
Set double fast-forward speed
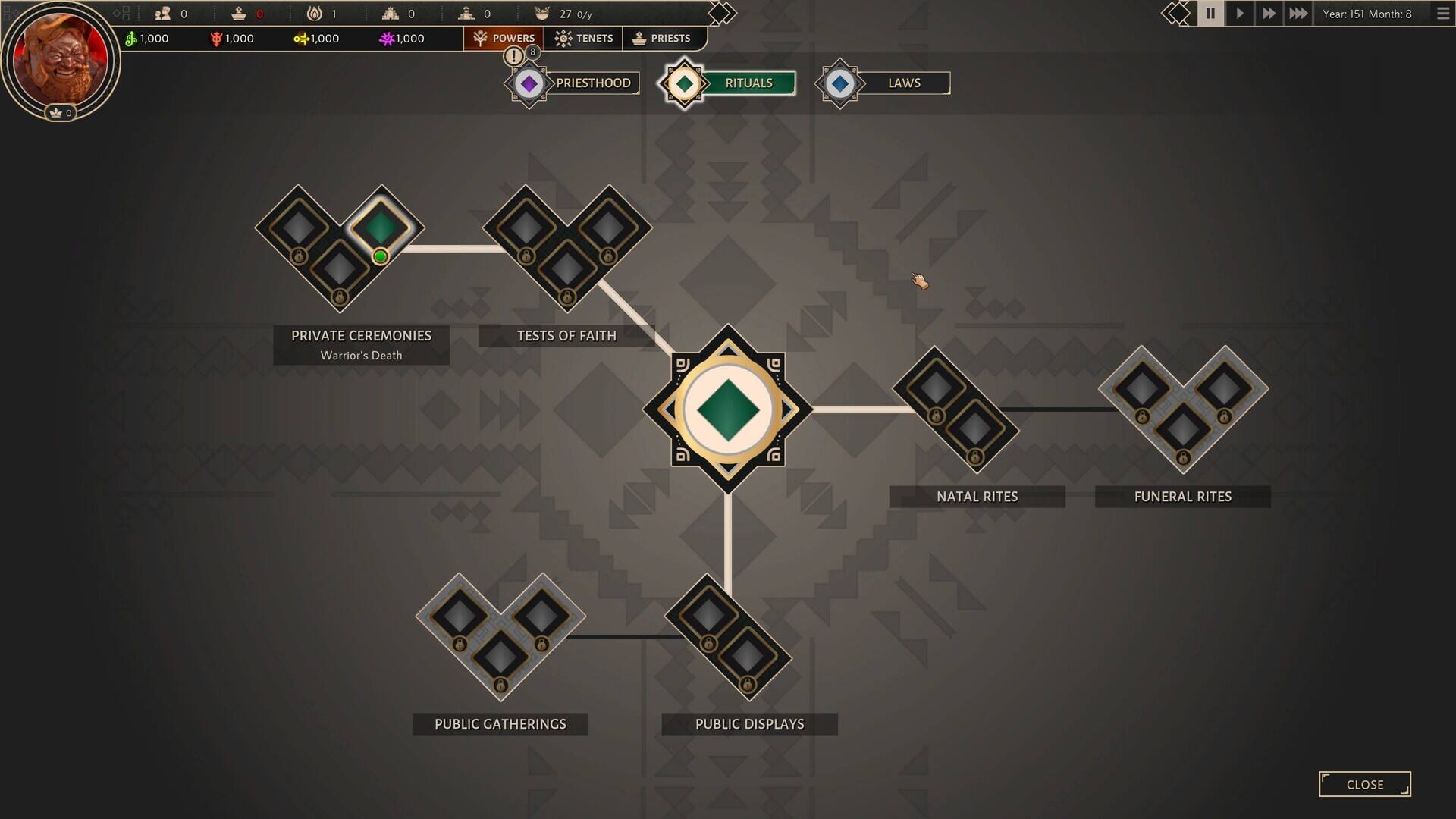[1268, 14]
